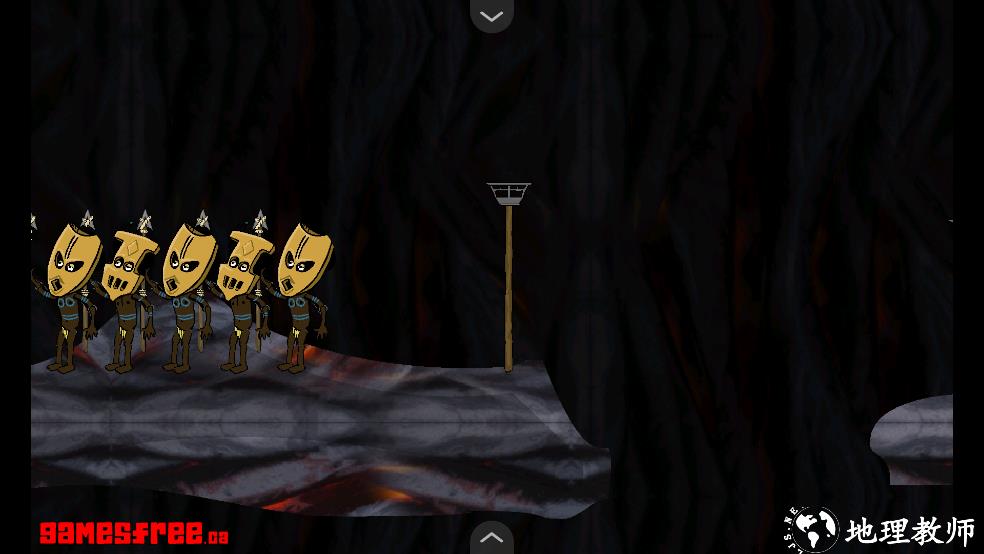
Task: Expand the top downward chevron panel
Action: pyautogui.click(x=491, y=15)
